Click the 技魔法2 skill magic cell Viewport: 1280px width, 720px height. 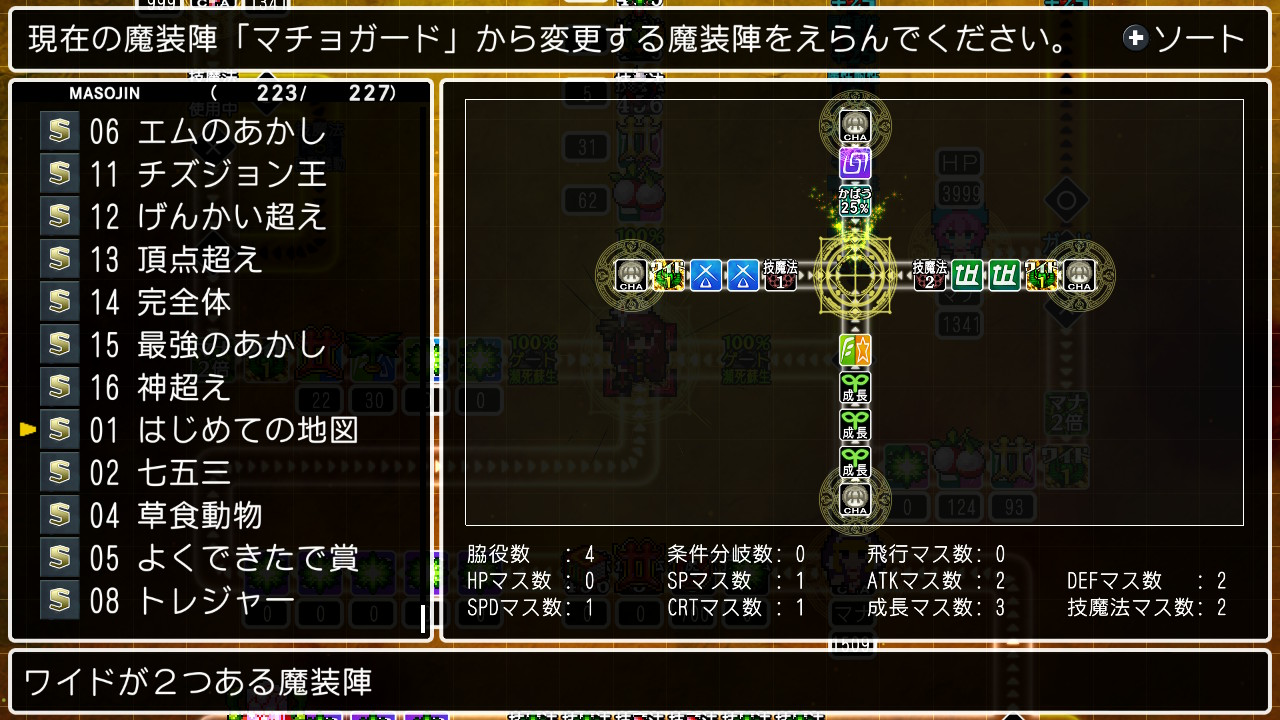930,275
